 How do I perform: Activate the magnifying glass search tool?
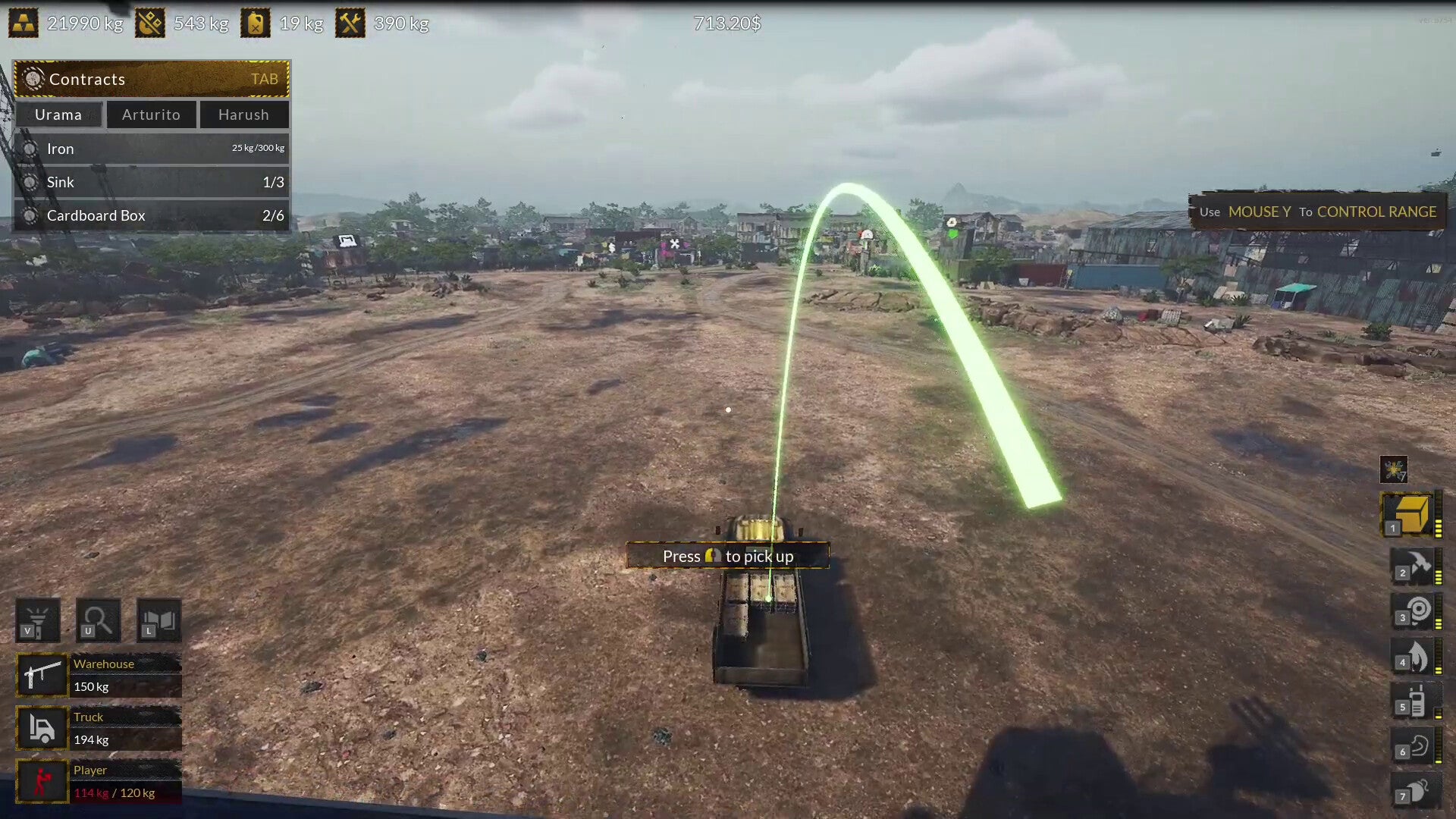98,620
